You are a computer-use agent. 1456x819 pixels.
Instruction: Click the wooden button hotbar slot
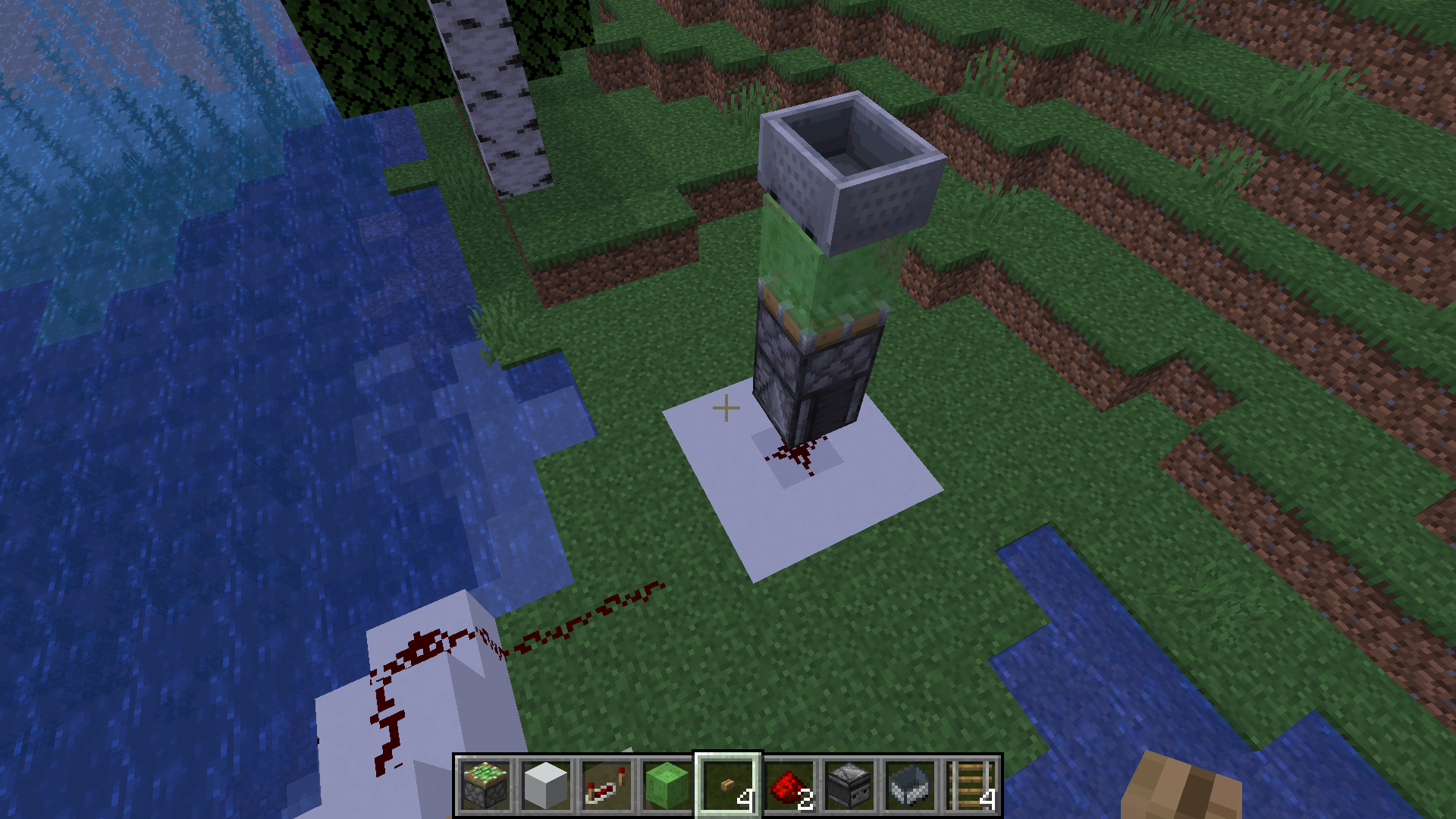click(728, 786)
